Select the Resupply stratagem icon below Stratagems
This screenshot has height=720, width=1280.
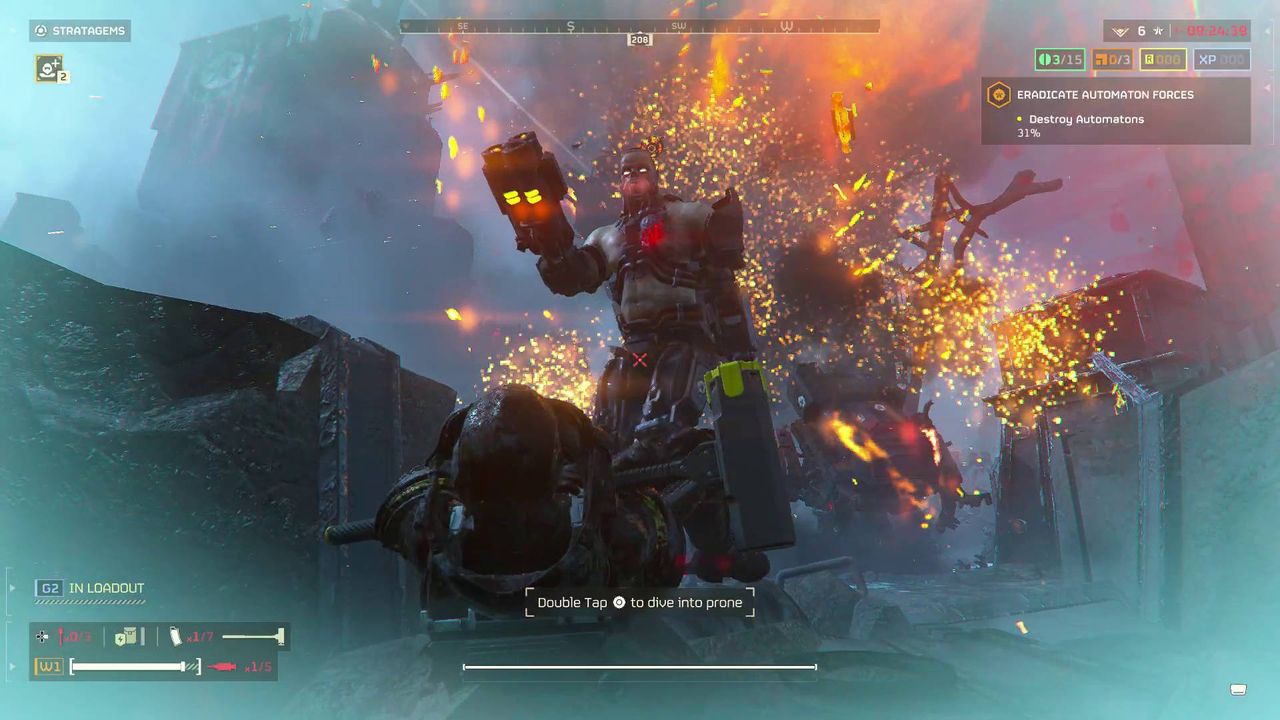tap(48, 70)
